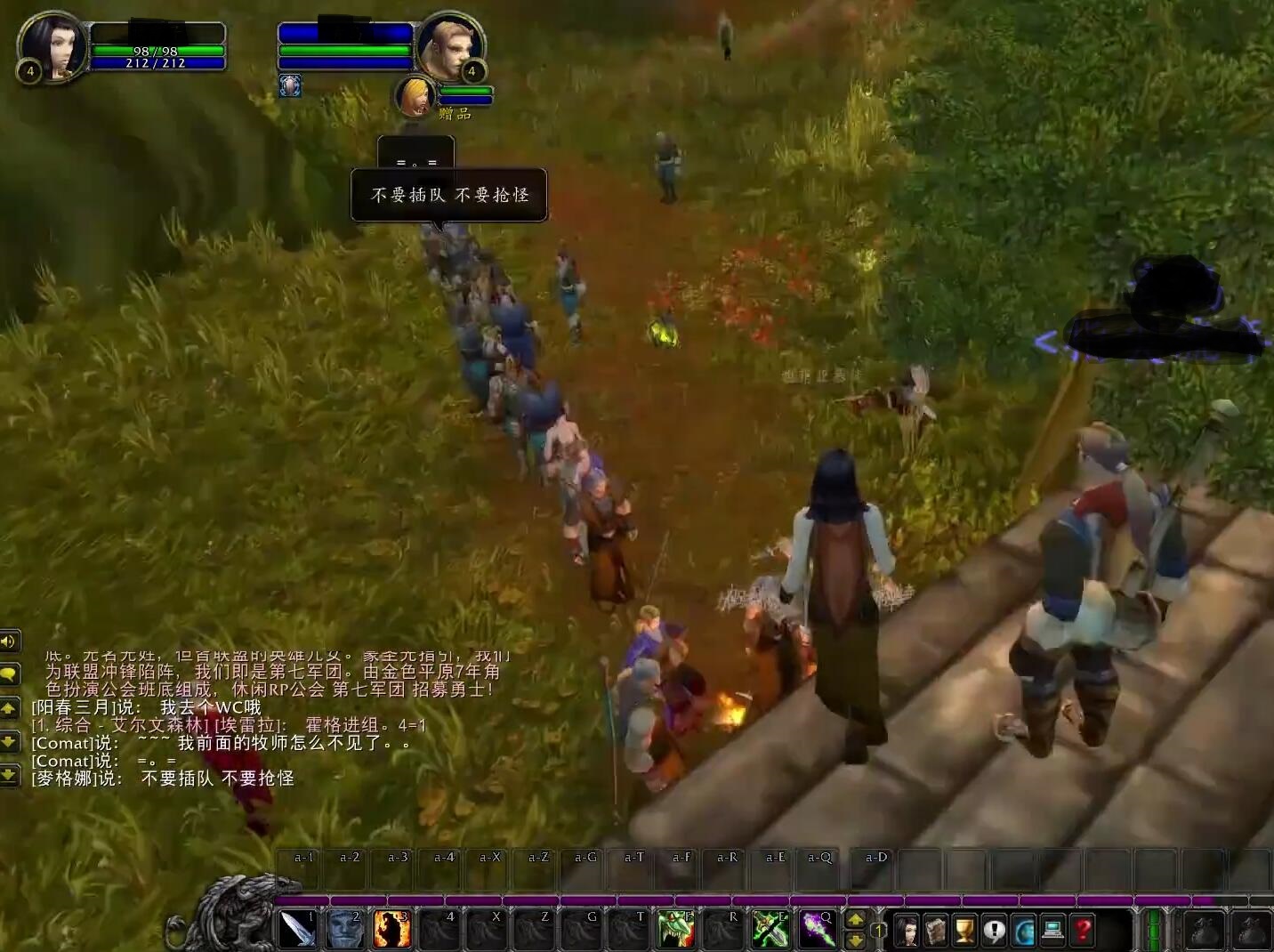Use the crossed green swords ability

pyautogui.click(x=770, y=930)
